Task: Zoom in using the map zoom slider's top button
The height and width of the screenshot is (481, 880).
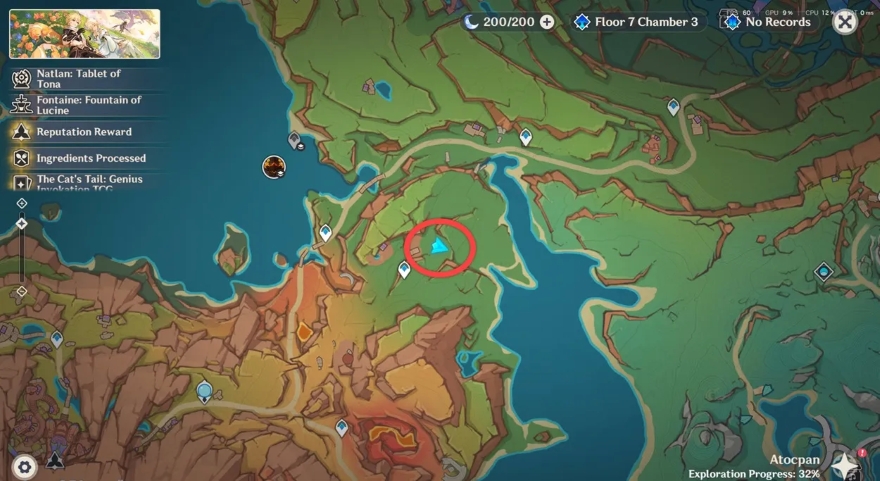Action: (22, 204)
